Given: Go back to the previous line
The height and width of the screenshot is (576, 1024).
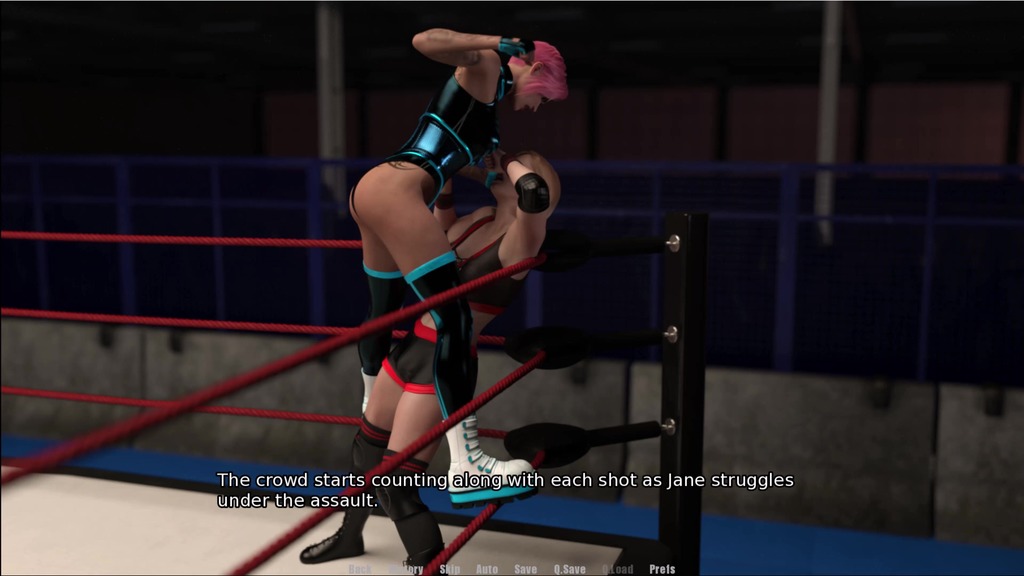Looking at the screenshot, I should point(360,569).
